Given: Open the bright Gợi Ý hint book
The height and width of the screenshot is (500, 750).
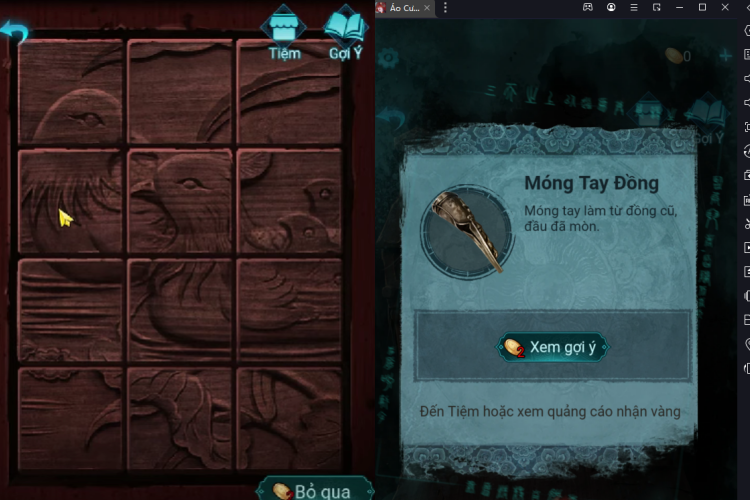Looking at the screenshot, I should click(346, 34).
